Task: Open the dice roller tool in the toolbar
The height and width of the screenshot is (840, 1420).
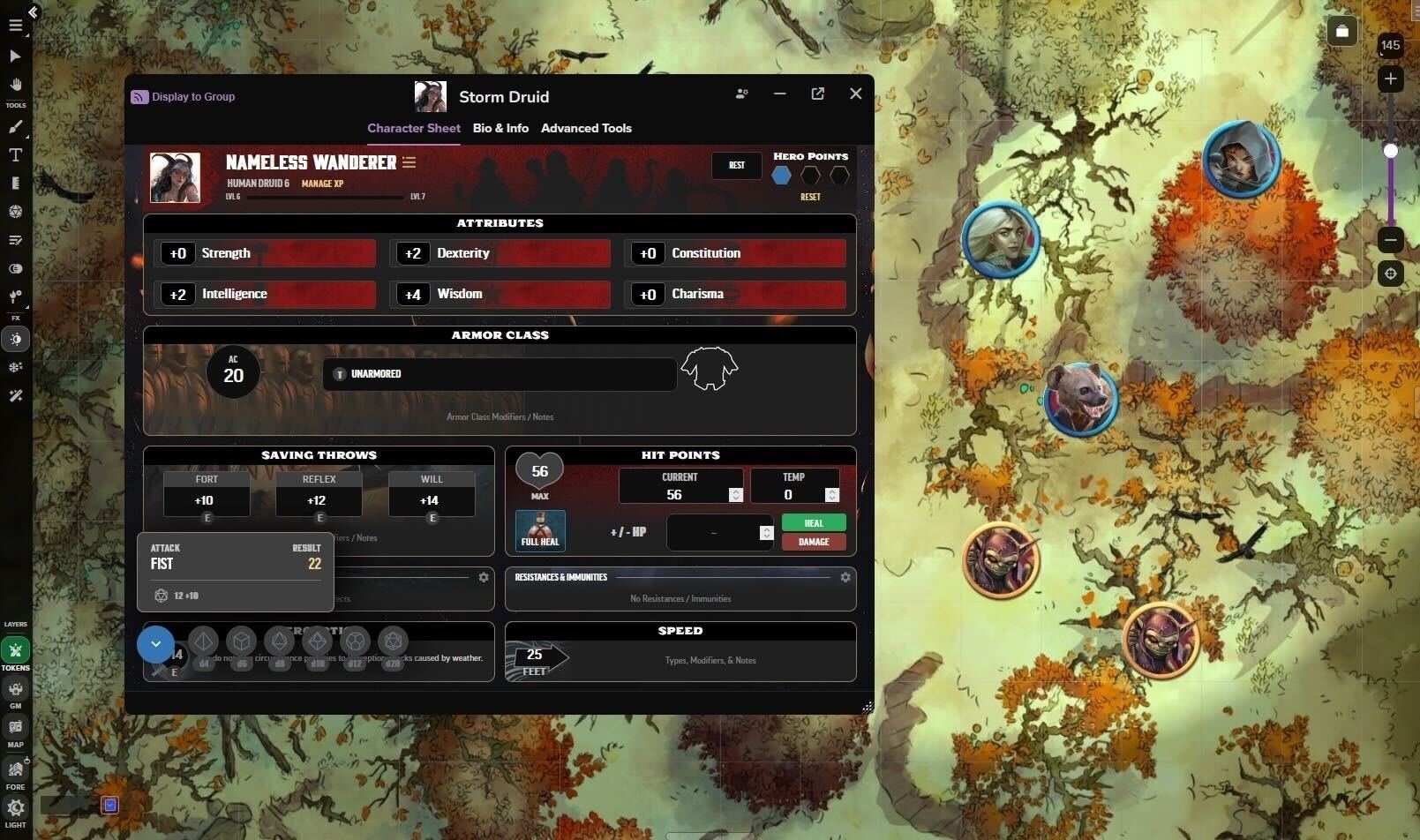Action: coord(15,212)
